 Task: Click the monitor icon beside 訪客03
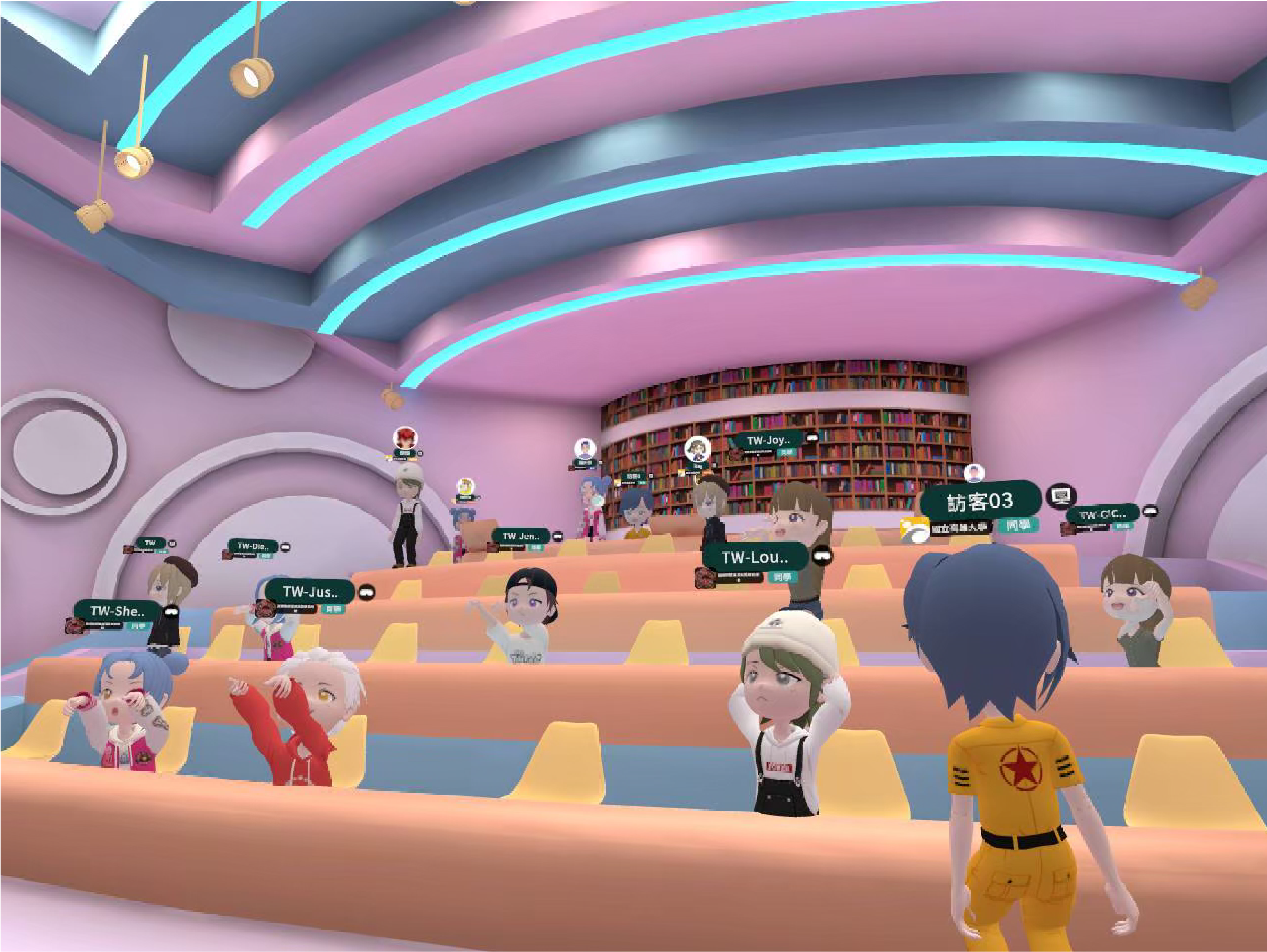pos(1061,495)
